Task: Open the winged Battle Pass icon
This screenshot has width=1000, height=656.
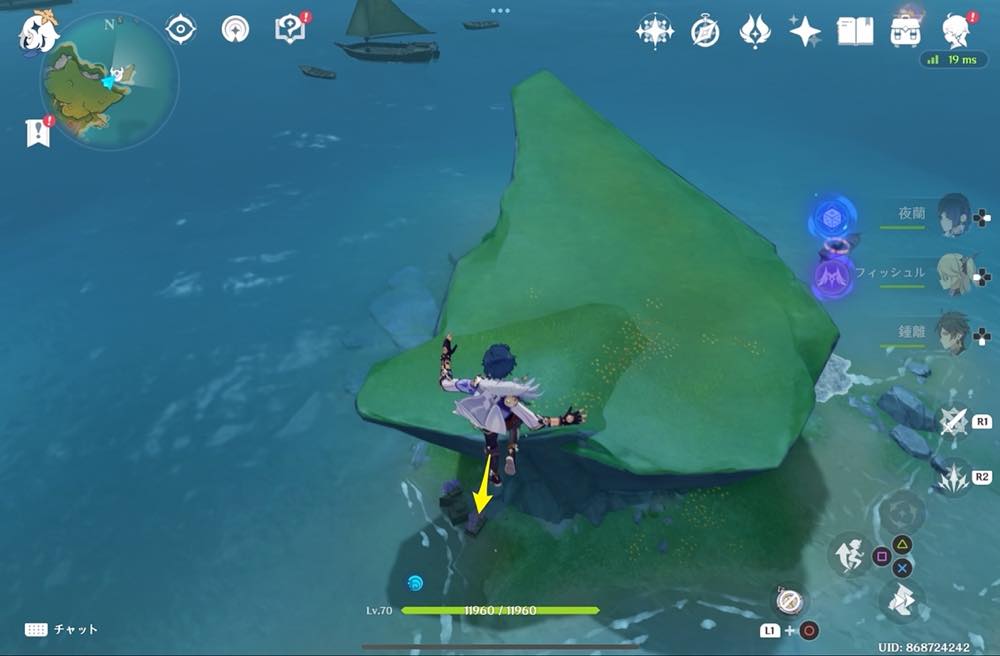Action: pyautogui.click(x=754, y=32)
